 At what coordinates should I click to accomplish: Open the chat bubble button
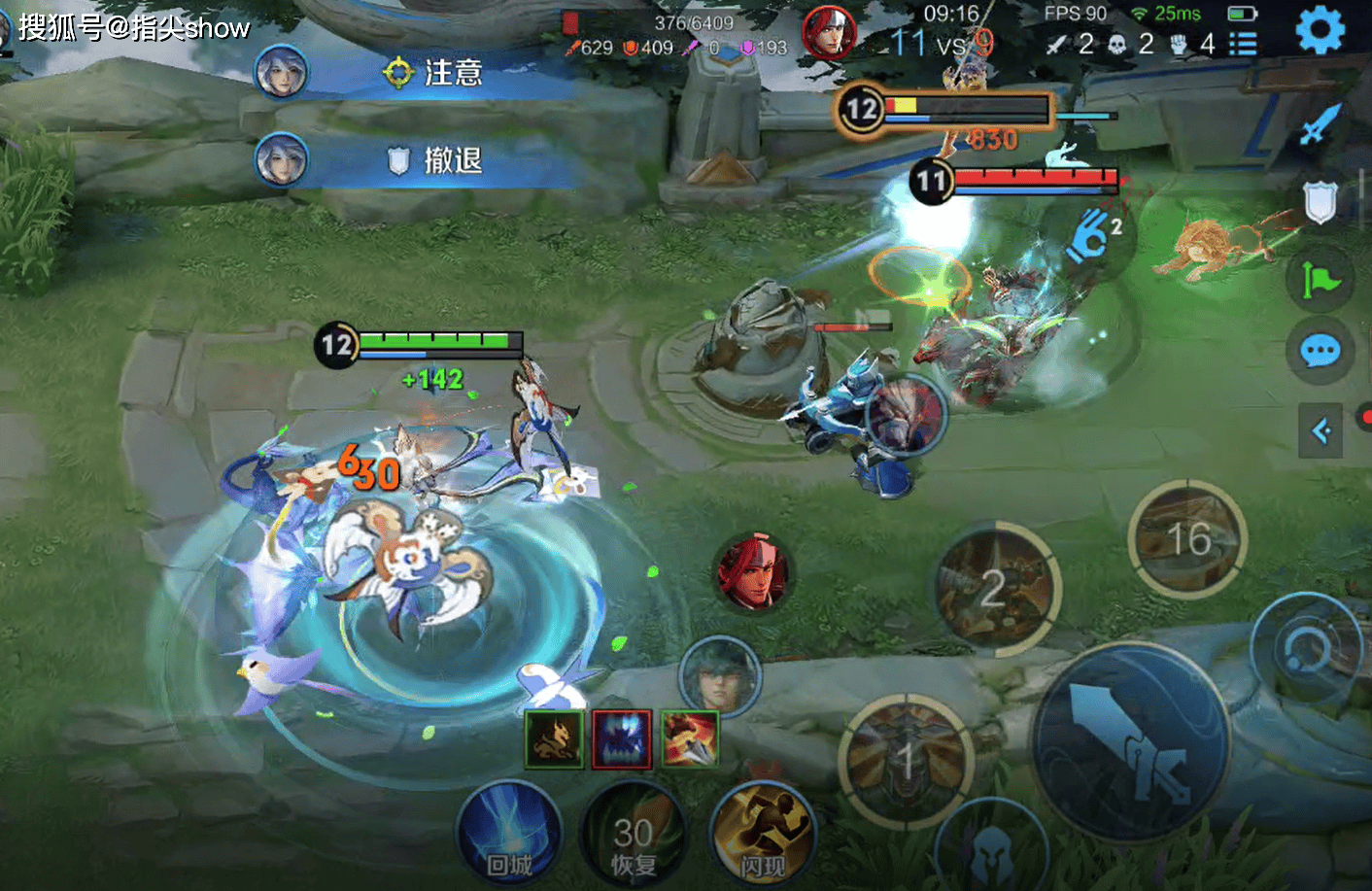[1320, 351]
